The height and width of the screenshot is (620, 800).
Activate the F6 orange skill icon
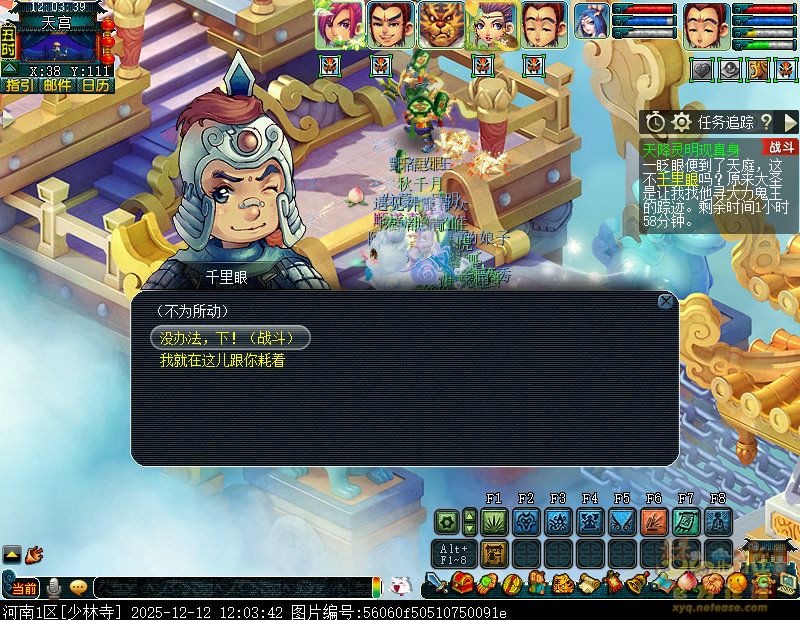pyautogui.click(x=654, y=521)
